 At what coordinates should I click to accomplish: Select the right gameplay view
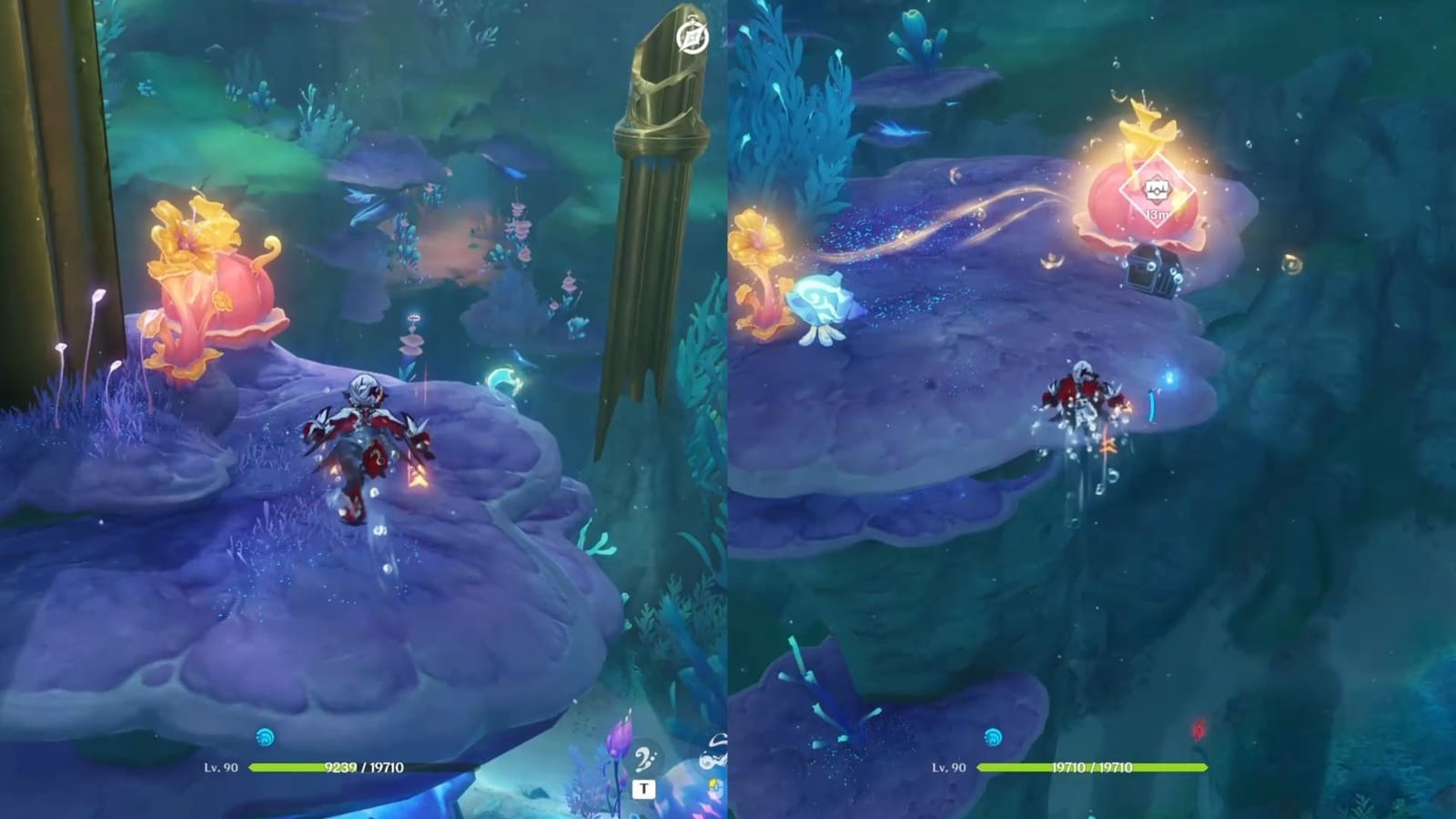1092,409
